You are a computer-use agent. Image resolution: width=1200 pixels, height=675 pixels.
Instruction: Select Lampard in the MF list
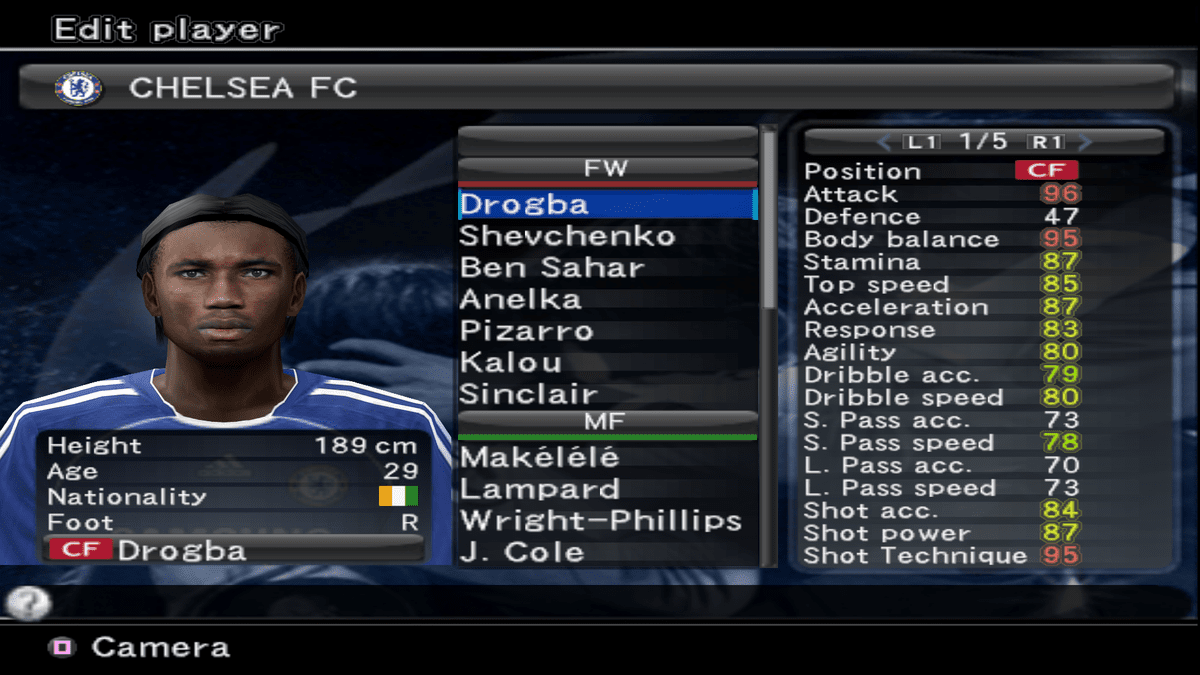[539, 489]
